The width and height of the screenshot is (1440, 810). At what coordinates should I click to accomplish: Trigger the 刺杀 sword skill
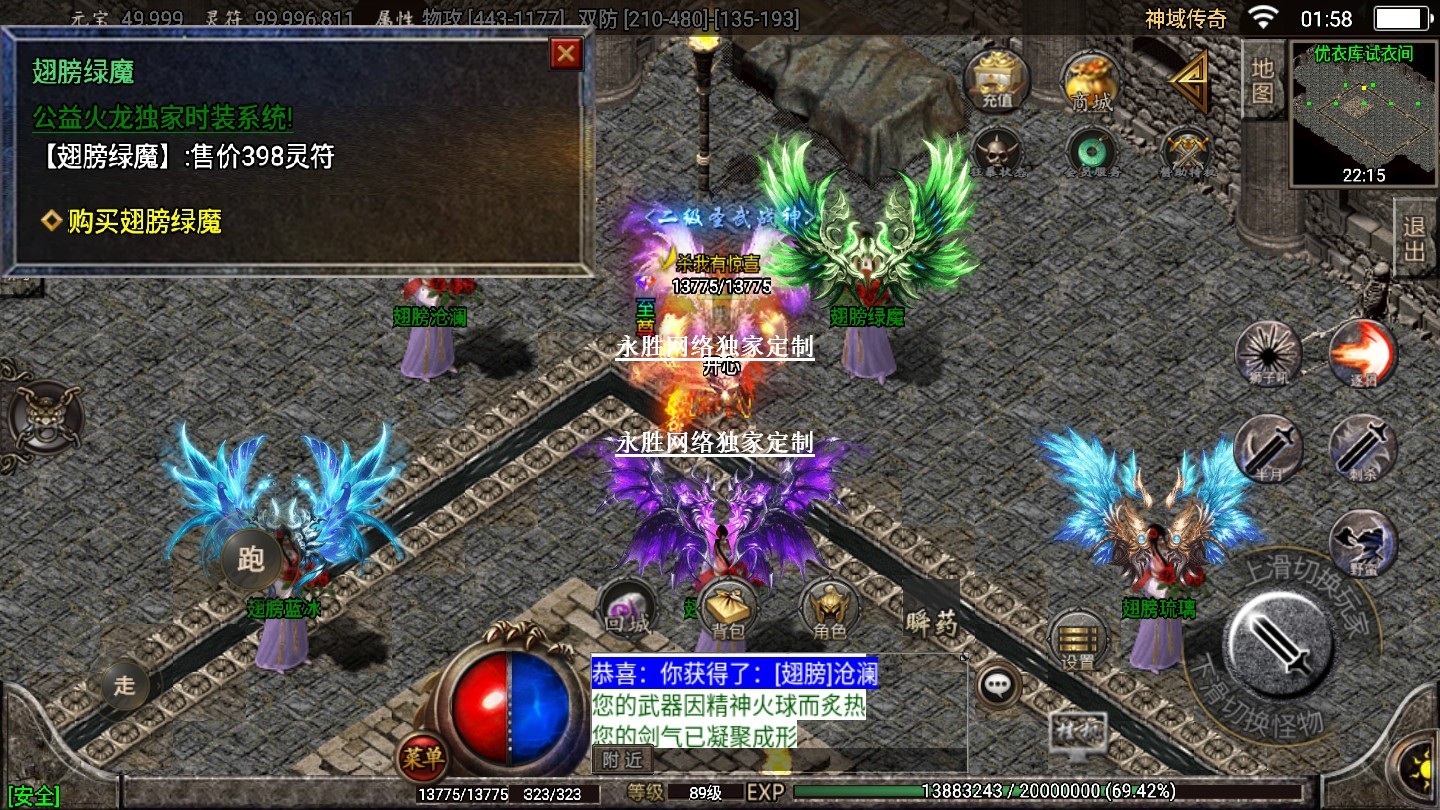pos(1362,448)
